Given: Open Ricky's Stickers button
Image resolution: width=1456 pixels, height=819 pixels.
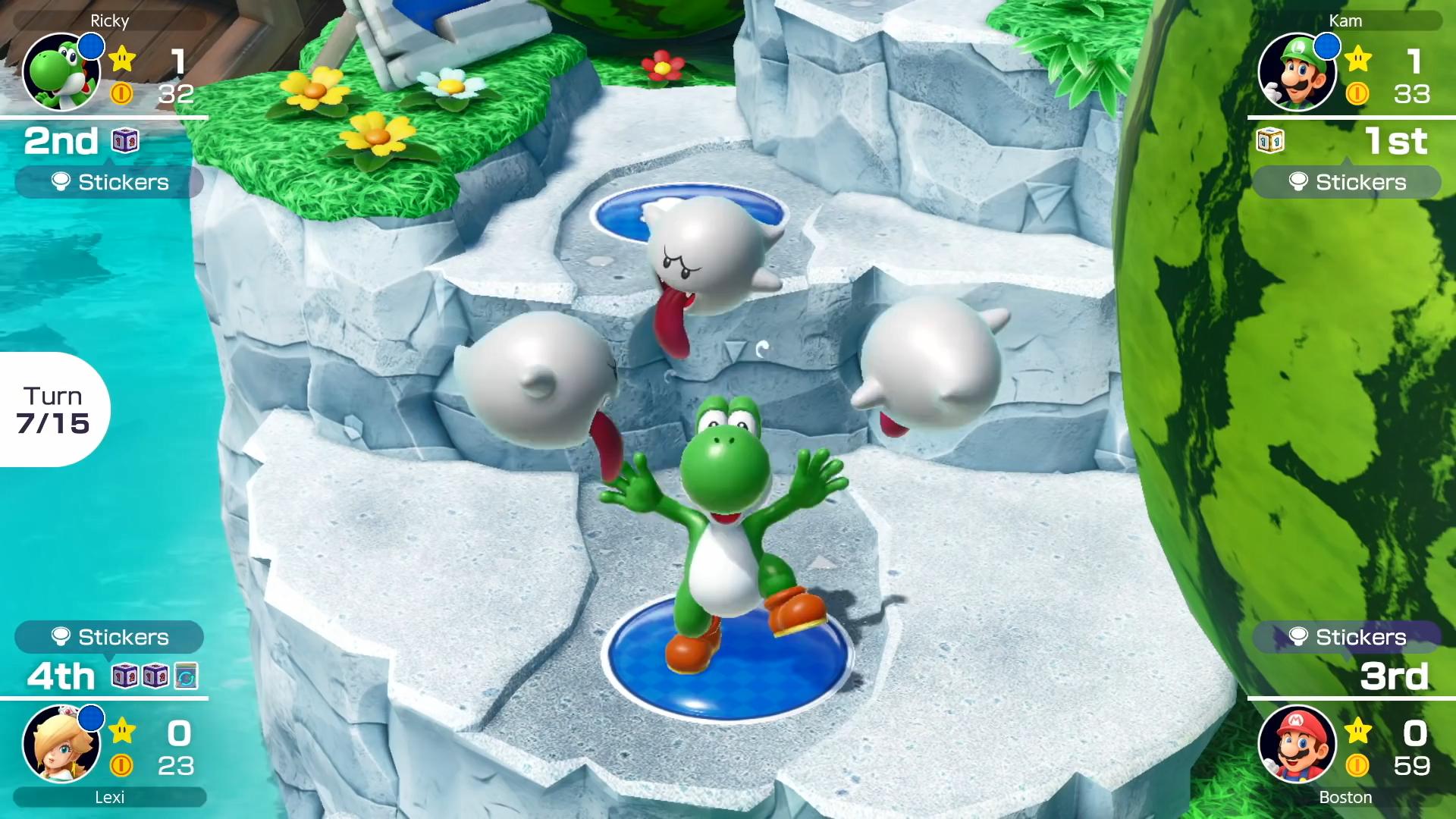Looking at the screenshot, I should (x=109, y=182).
